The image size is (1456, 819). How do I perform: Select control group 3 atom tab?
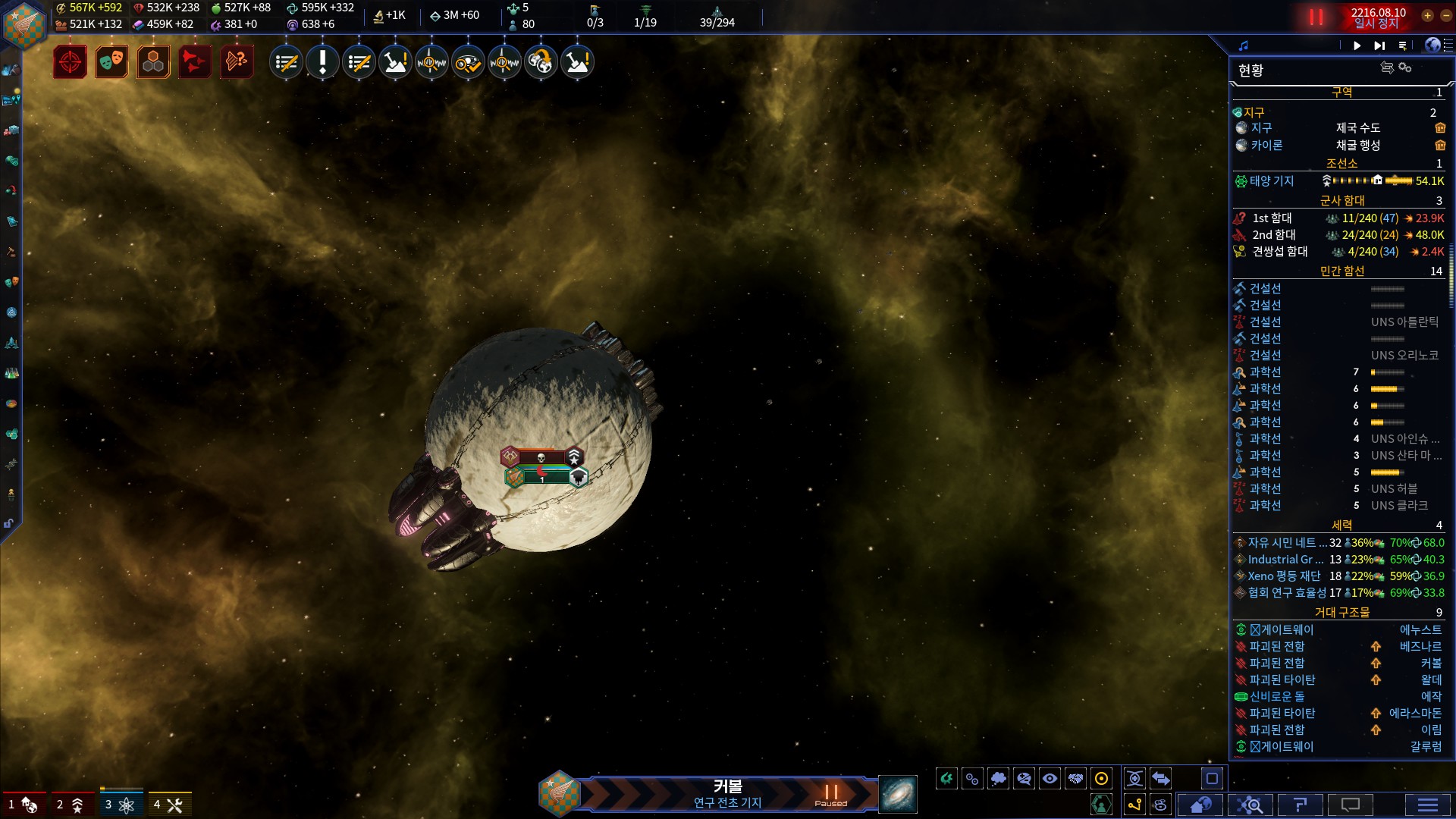(120, 805)
